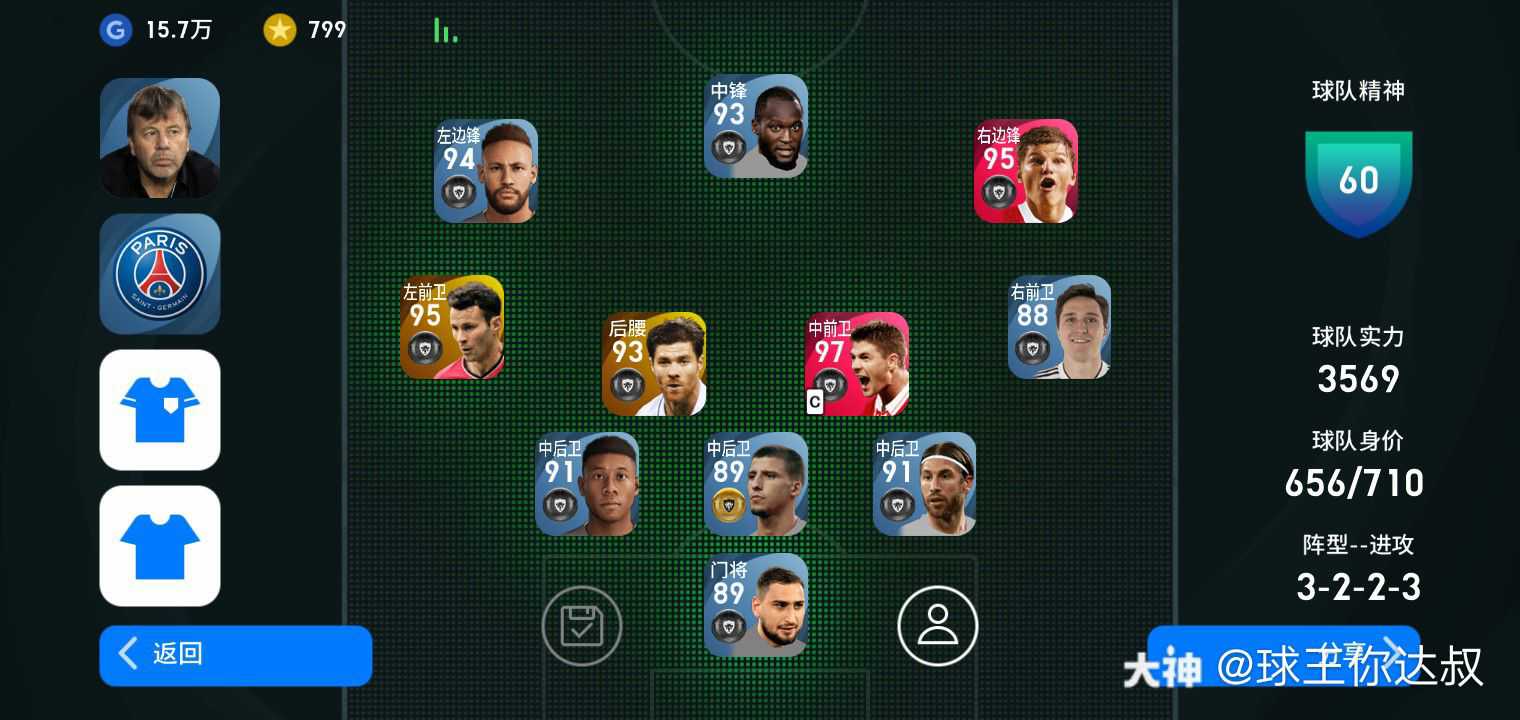Choose the 门将 goalkeeper card
The image size is (1520, 720).
tap(756, 605)
